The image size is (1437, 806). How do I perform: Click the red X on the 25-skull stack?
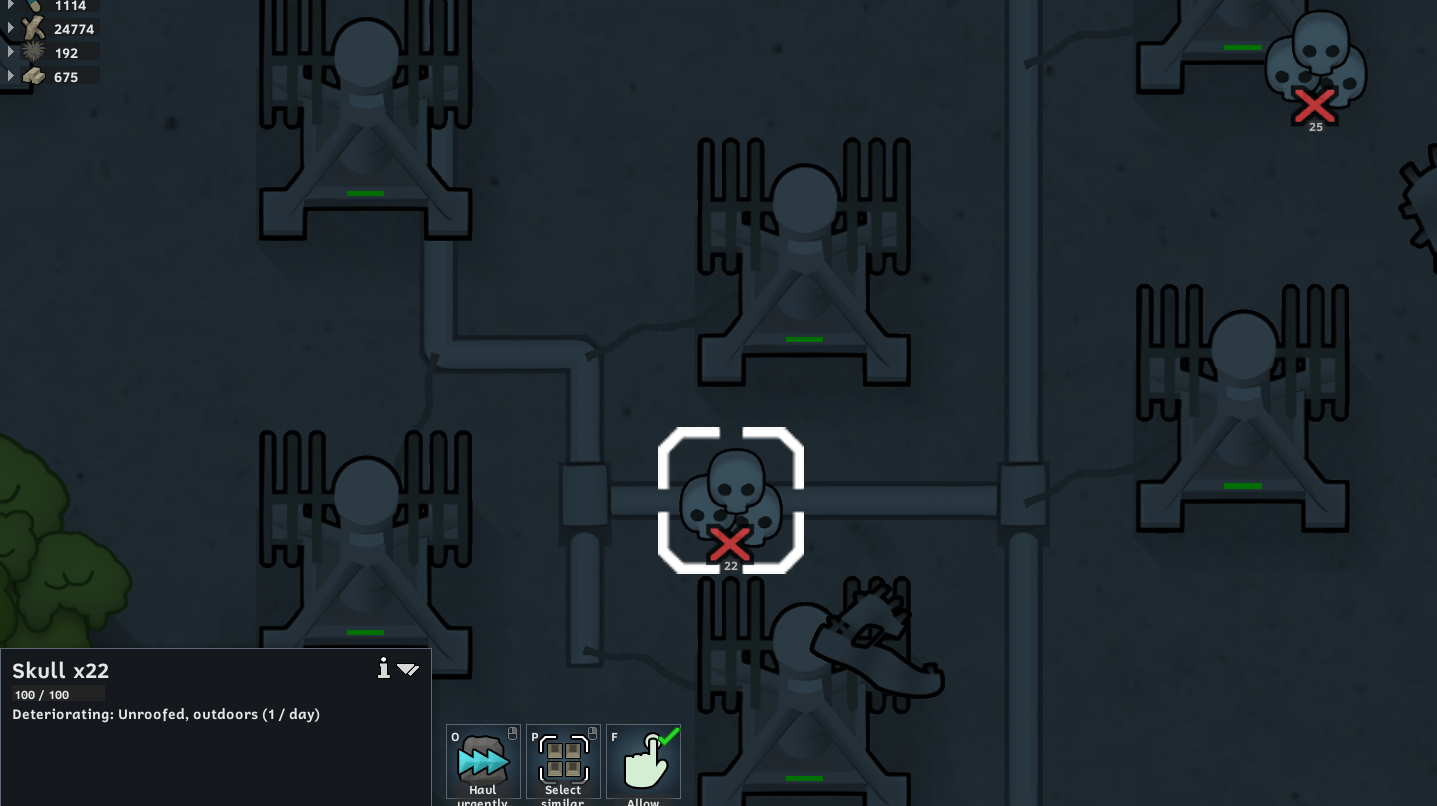point(1315,105)
